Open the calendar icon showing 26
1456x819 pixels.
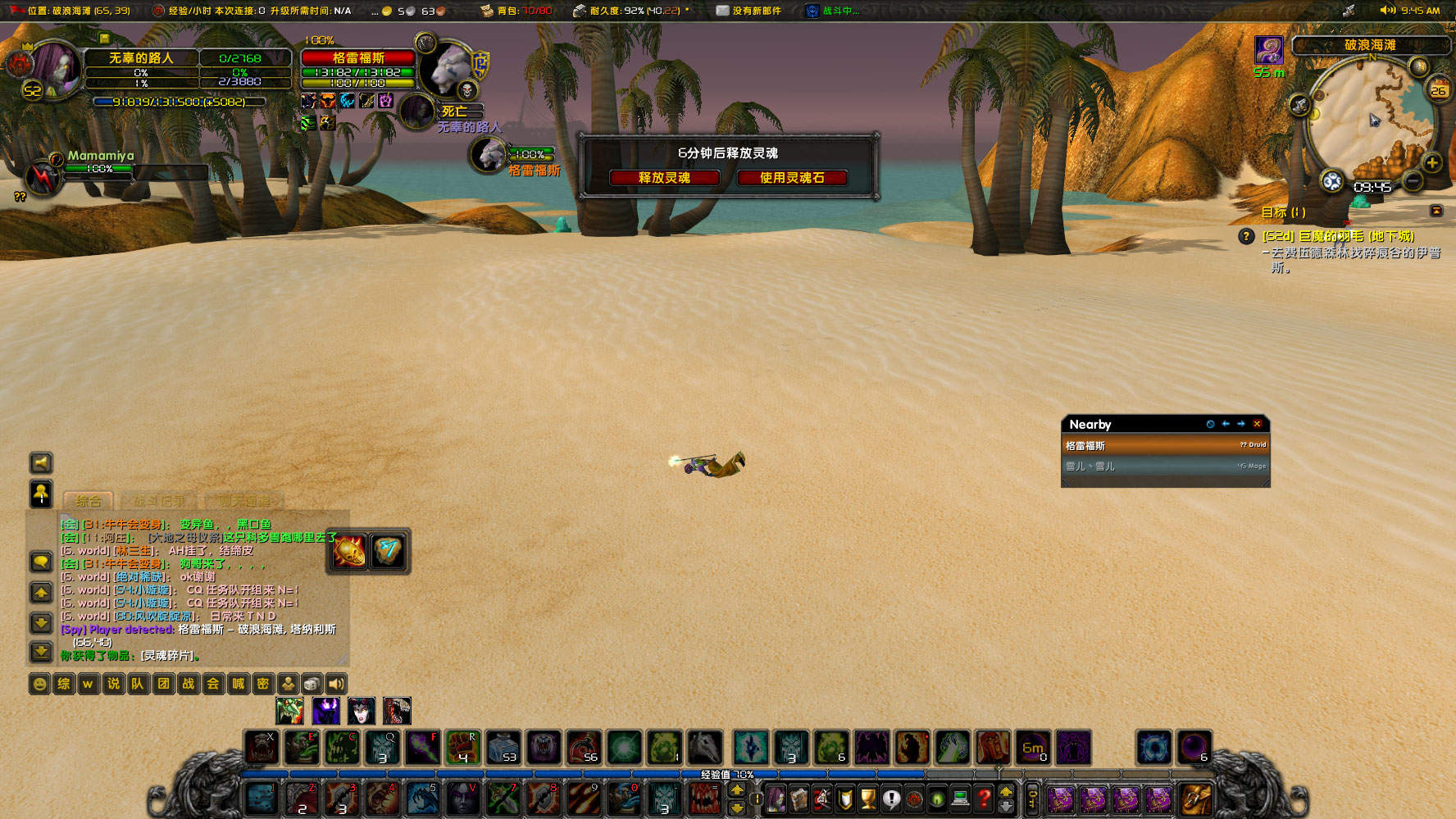pyautogui.click(x=1438, y=89)
